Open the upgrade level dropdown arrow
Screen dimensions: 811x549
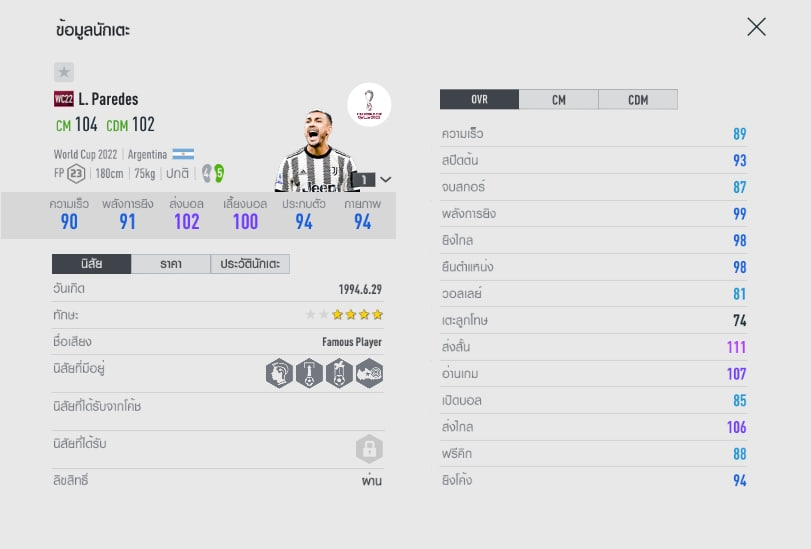pyautogui.click(x=386, y=180)
